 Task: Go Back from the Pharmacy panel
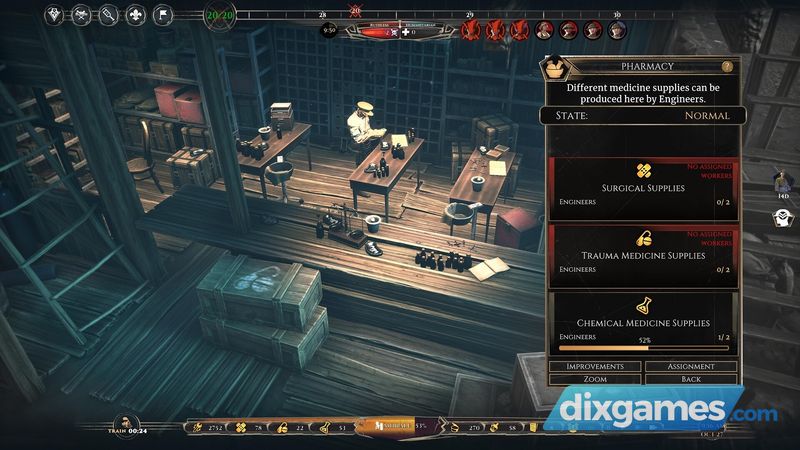tap(691, 380)
